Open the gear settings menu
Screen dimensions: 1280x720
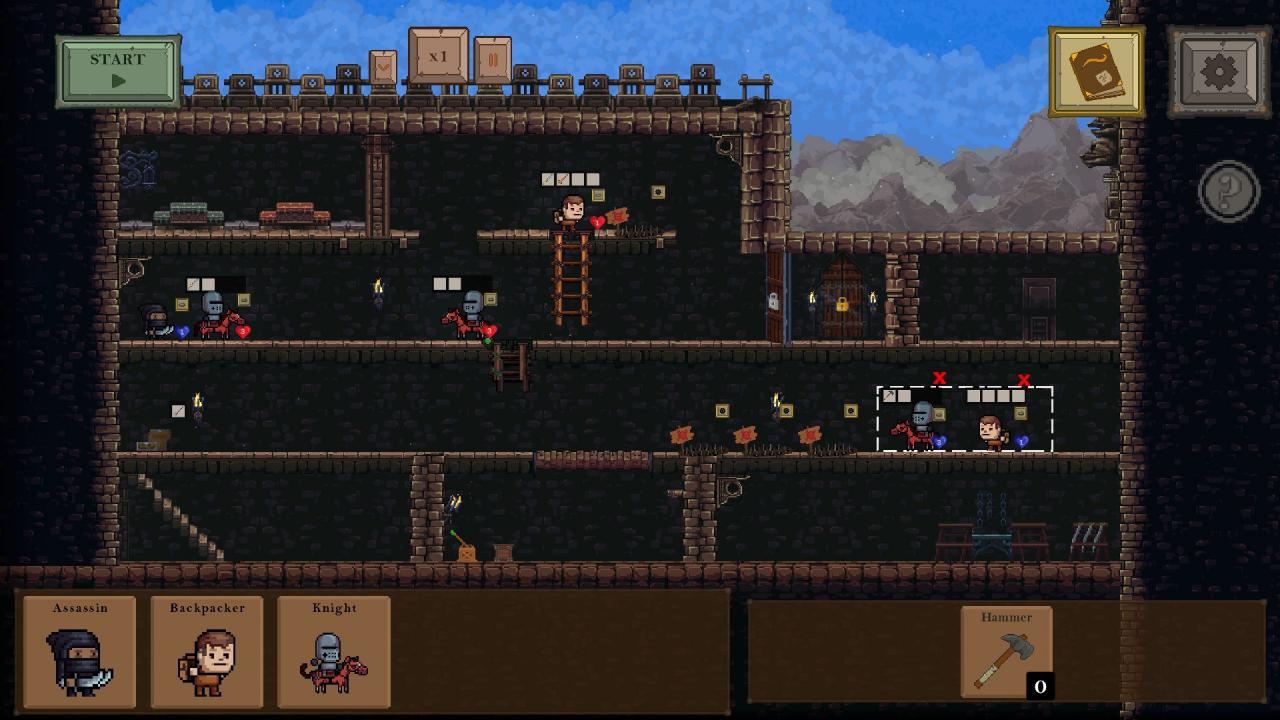point(1219,72)
